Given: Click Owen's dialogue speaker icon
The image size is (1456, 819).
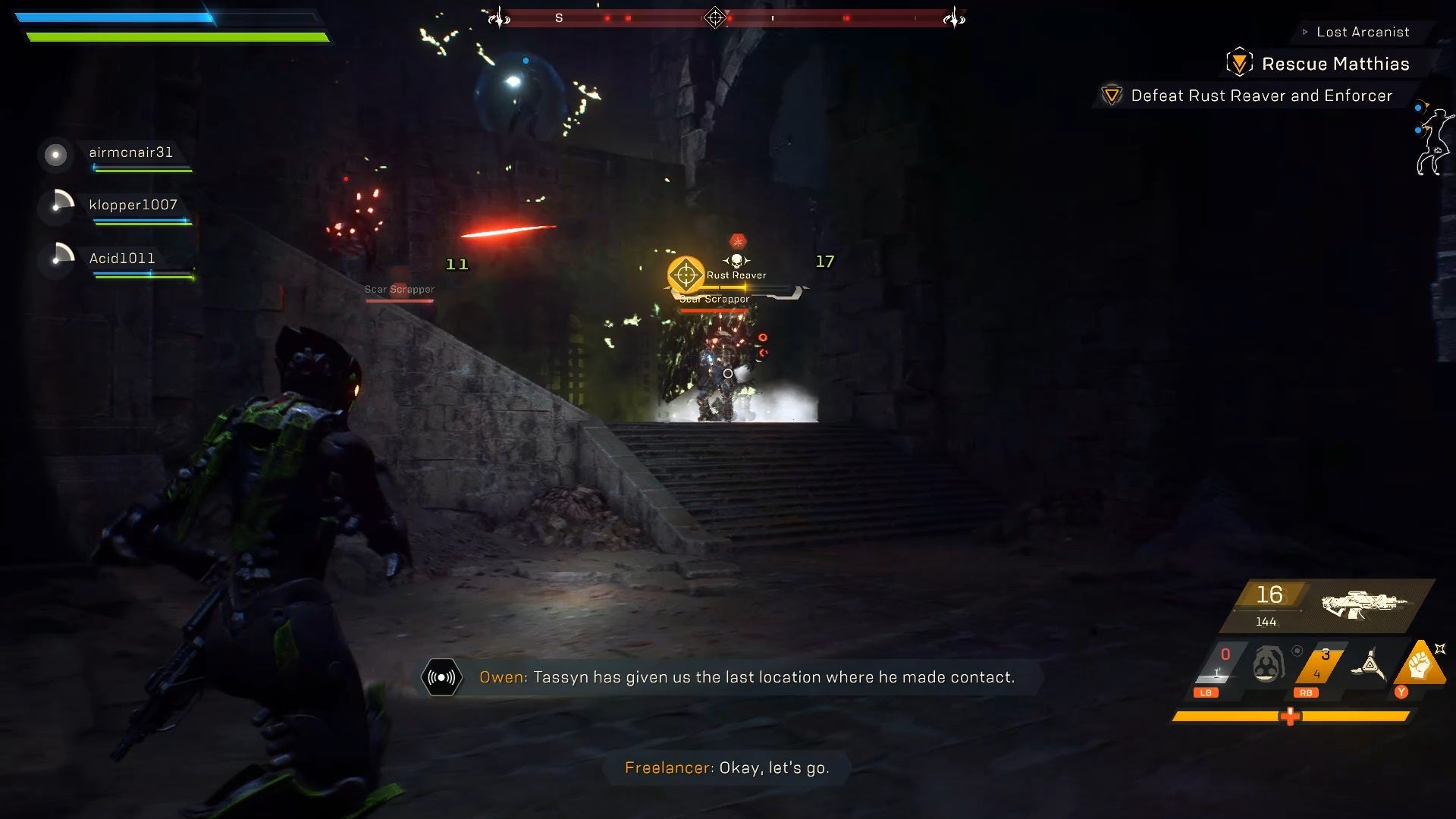Looking at the screenshot, I should pos(442,677).
